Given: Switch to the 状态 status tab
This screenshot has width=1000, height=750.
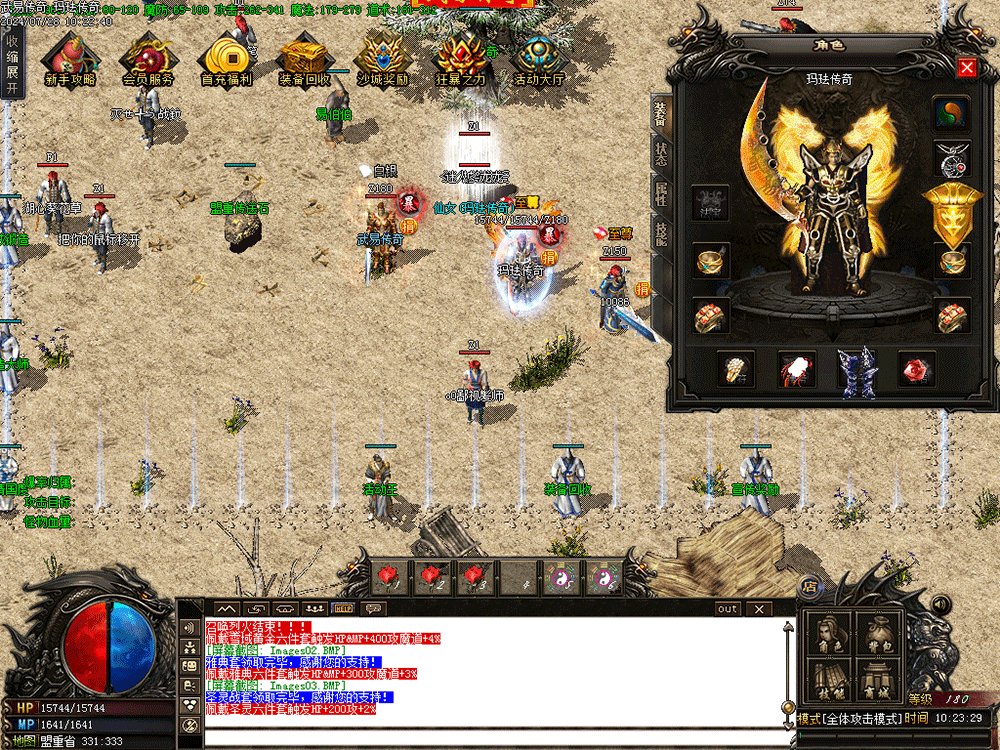Looking at the screenshot, I should (661, 152).
